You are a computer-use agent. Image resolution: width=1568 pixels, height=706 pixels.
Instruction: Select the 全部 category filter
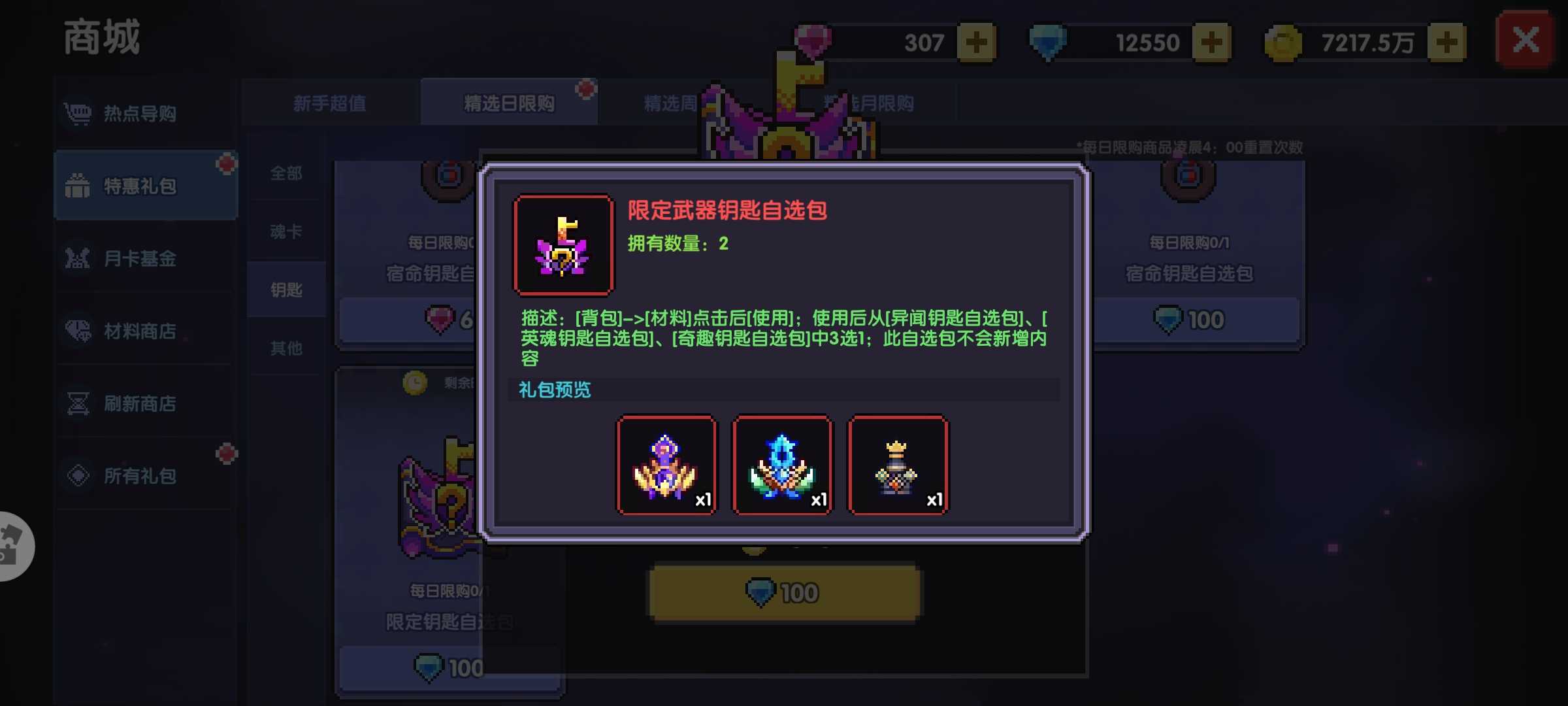[286, 173]
